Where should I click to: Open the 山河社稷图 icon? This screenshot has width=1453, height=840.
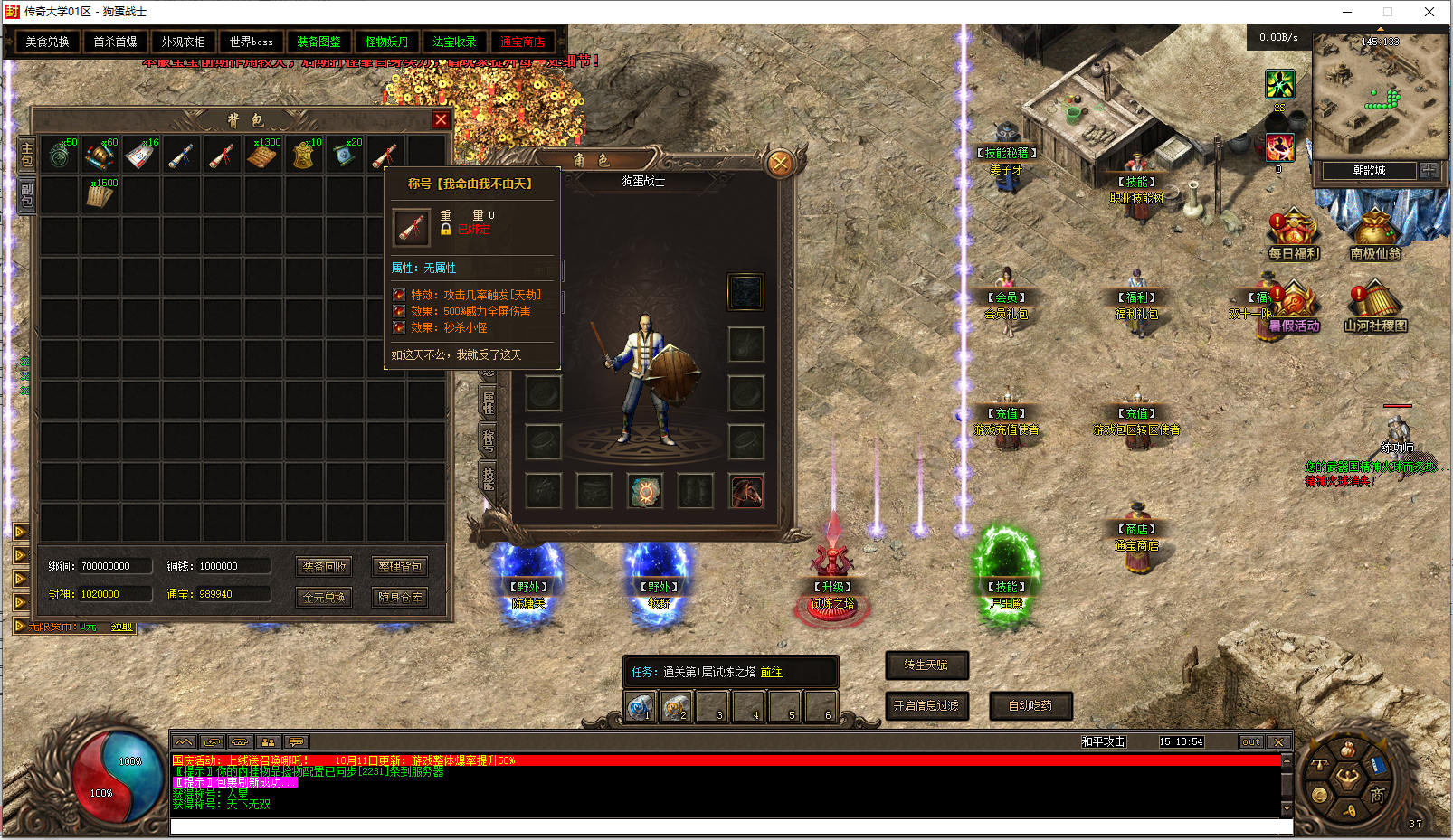click(x=1374, y=307)
